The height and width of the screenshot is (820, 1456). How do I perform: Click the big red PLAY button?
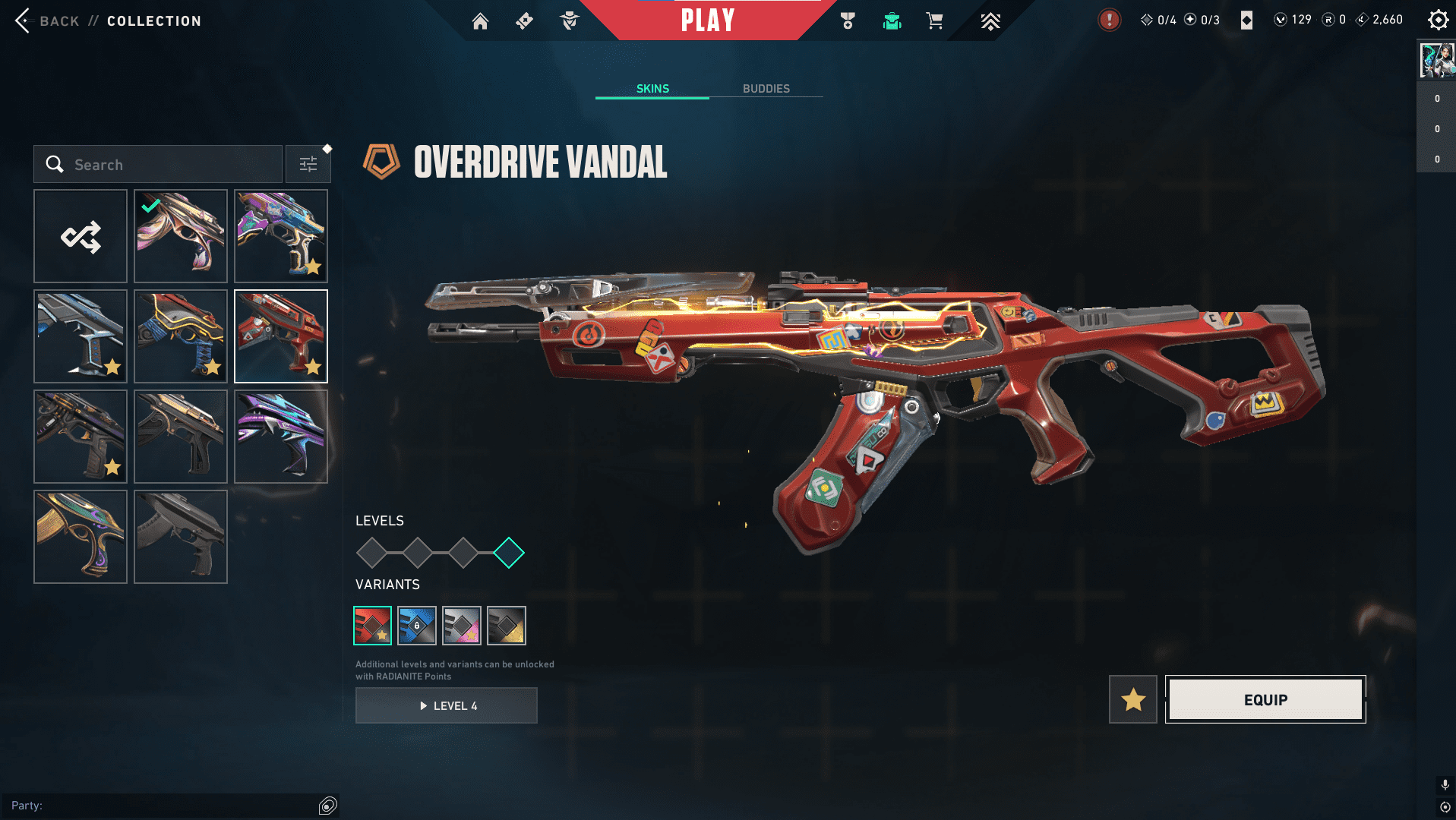pyautogui.click(x=707, y=20)
